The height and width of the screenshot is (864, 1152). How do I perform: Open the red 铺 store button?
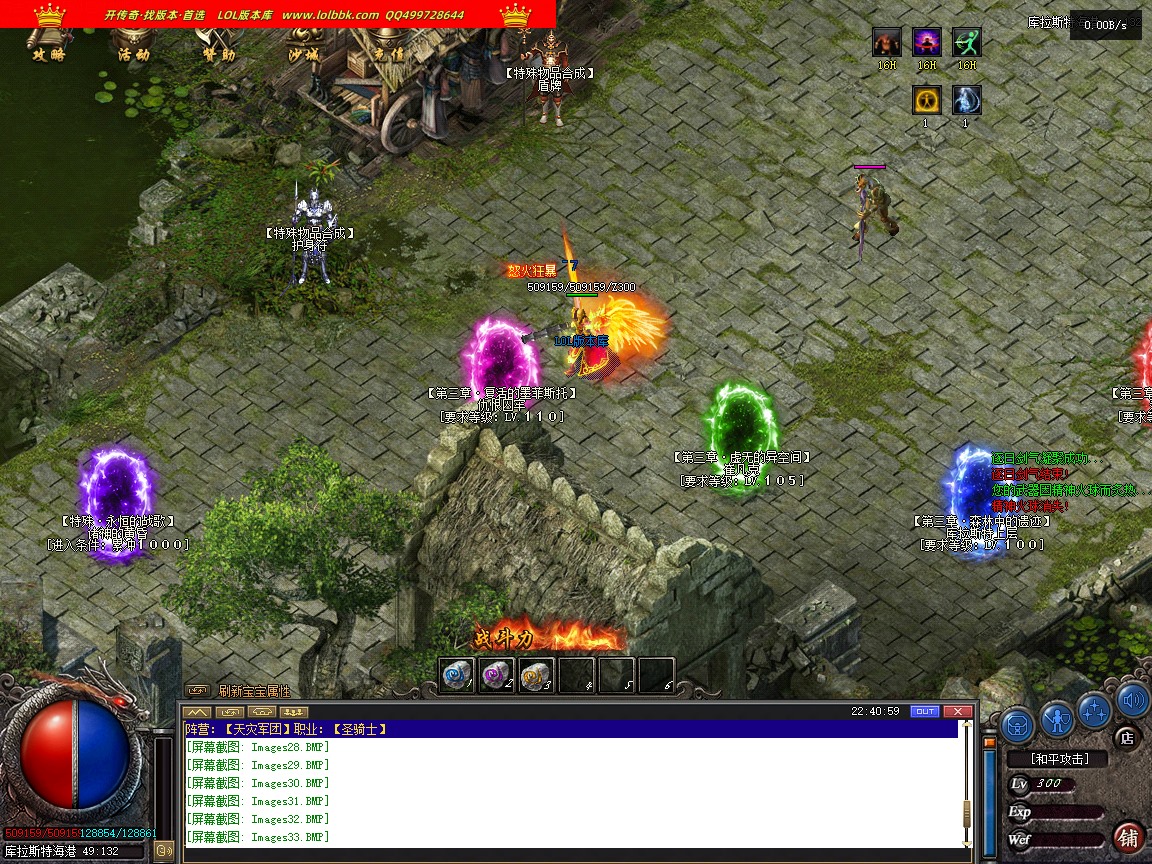tap(1129, 838)
